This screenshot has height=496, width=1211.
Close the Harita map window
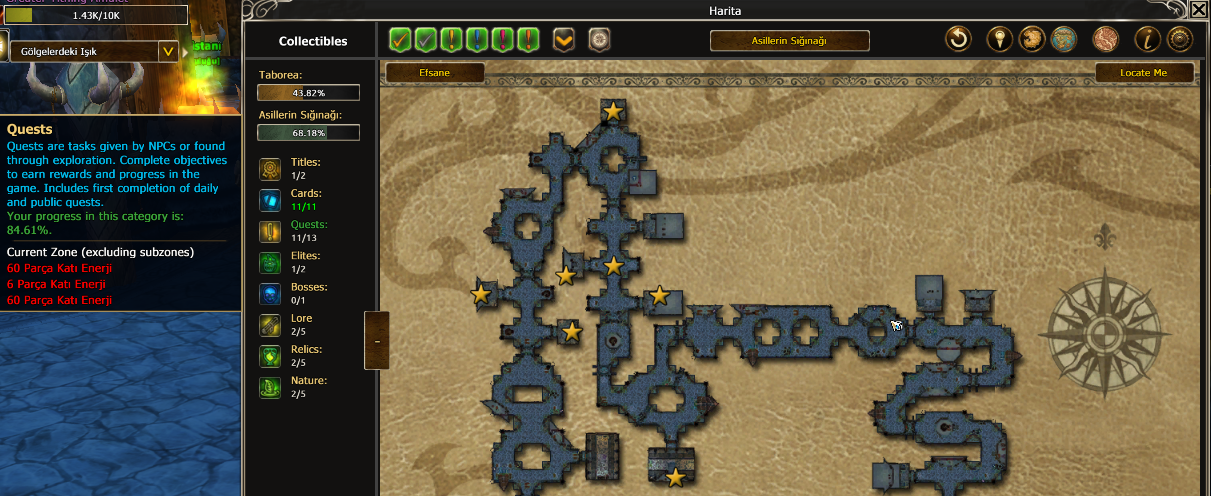click(x=1198, y=10)
